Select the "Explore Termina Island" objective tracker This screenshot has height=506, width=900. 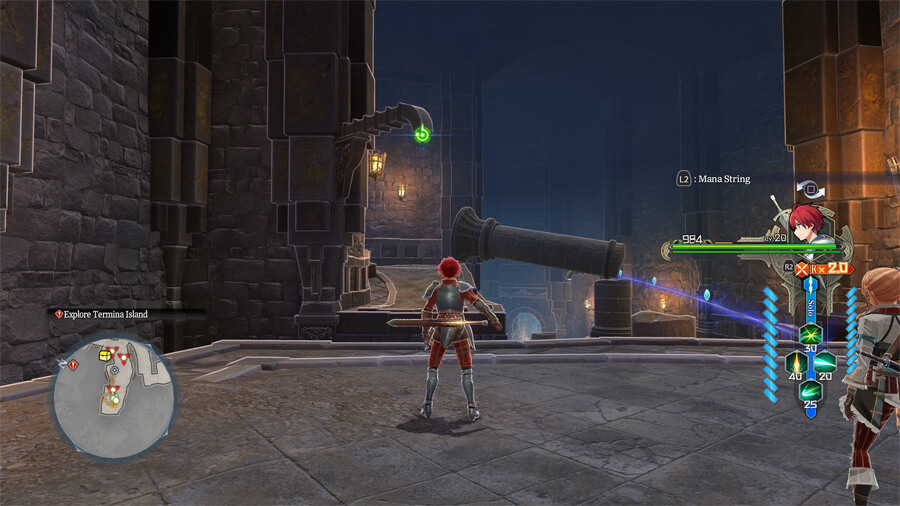pyautogui.click(x=102, y=314)
